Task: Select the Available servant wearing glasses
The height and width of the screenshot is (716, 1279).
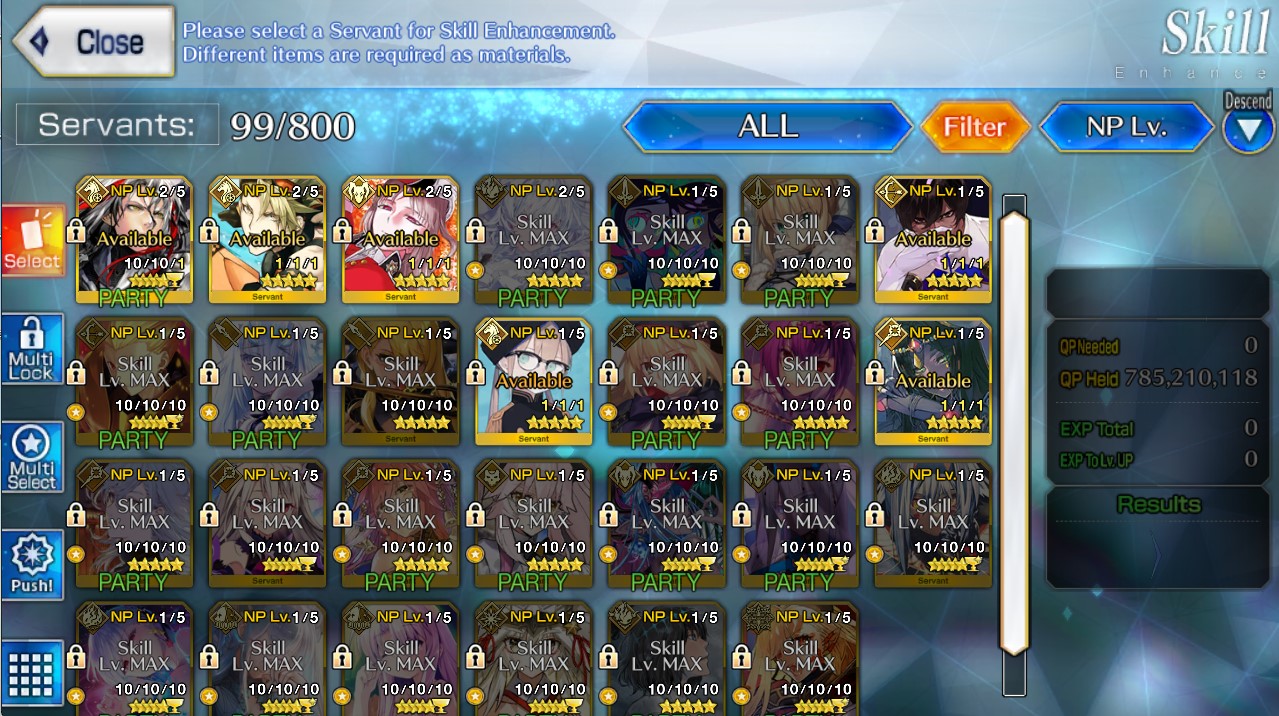Action: click(534, 381)
